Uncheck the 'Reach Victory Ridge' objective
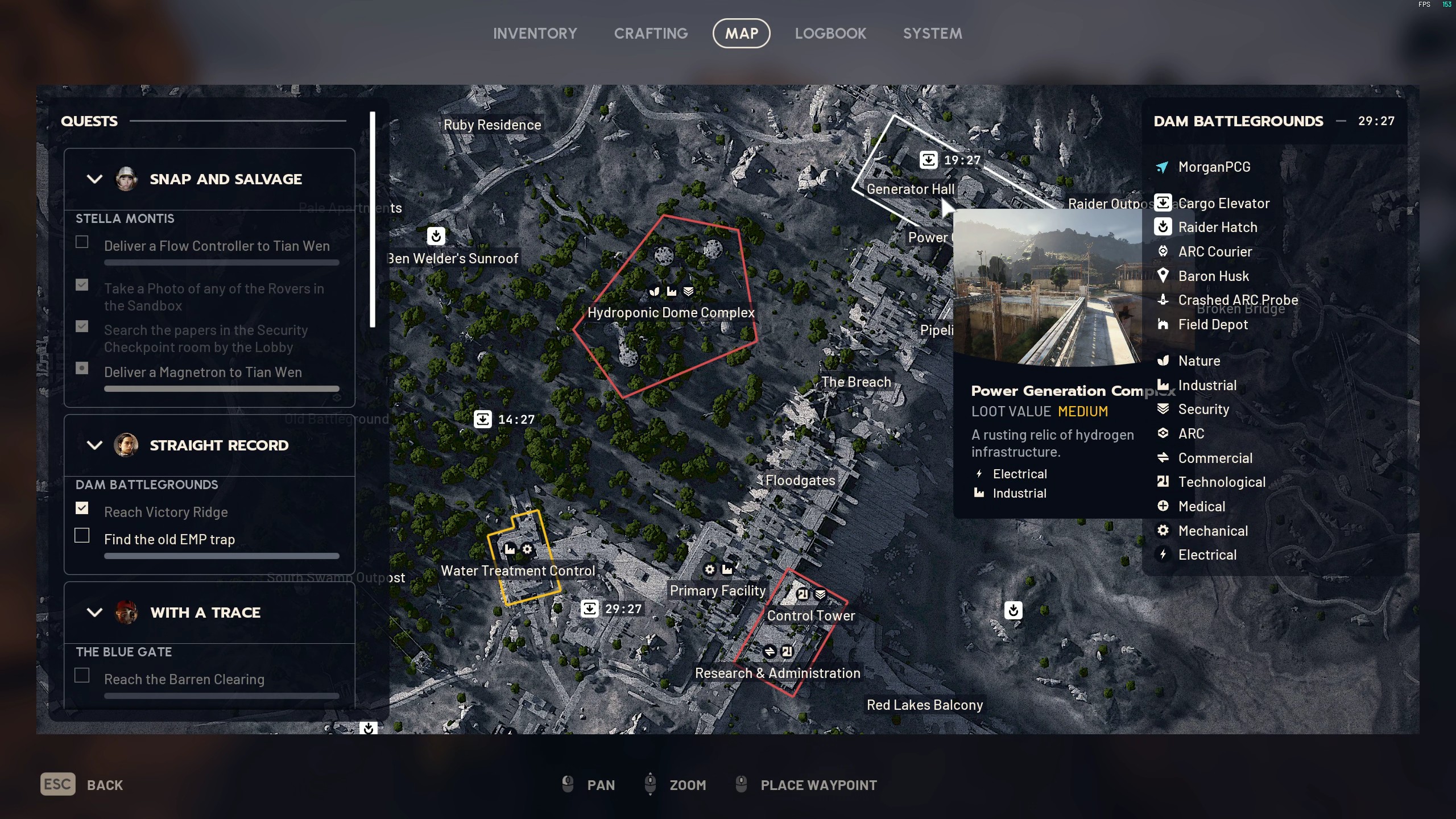 pos(82,508)
